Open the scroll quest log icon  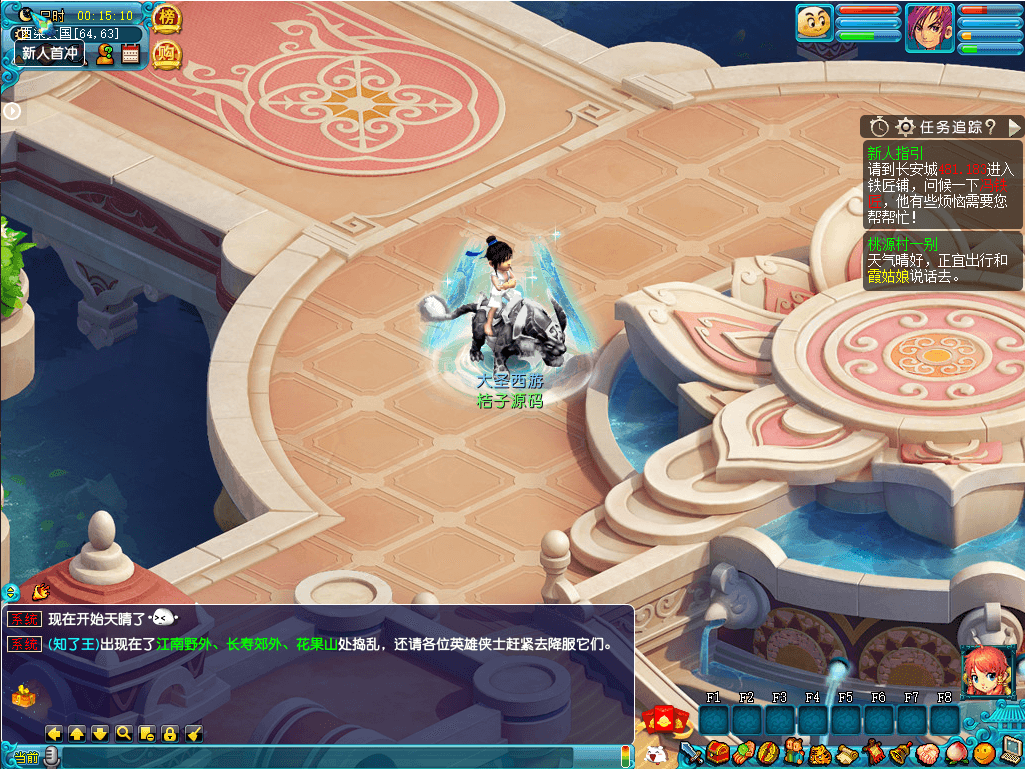(847, 752)
